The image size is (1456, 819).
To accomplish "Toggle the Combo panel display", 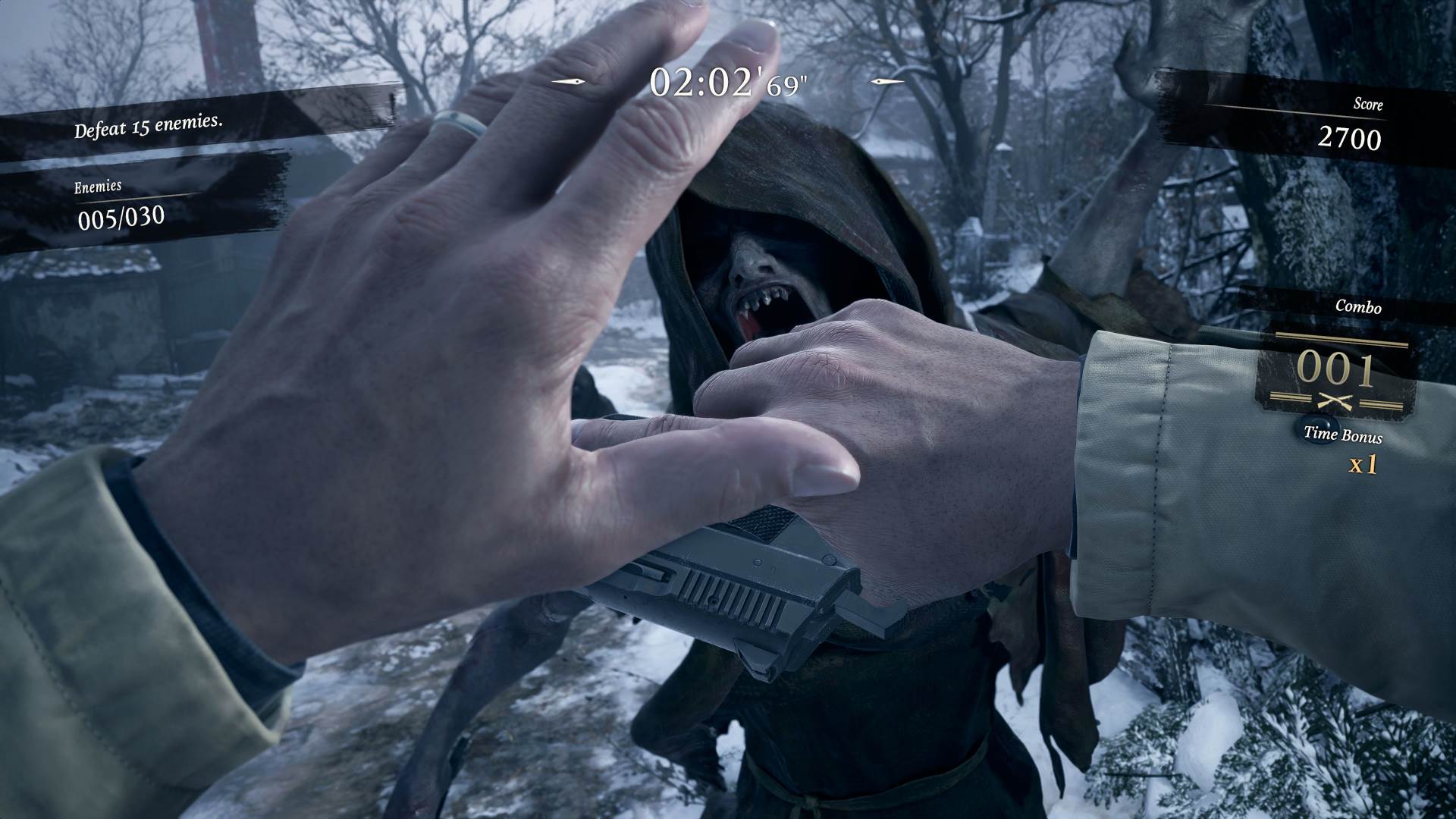I will coord(1360,309).
